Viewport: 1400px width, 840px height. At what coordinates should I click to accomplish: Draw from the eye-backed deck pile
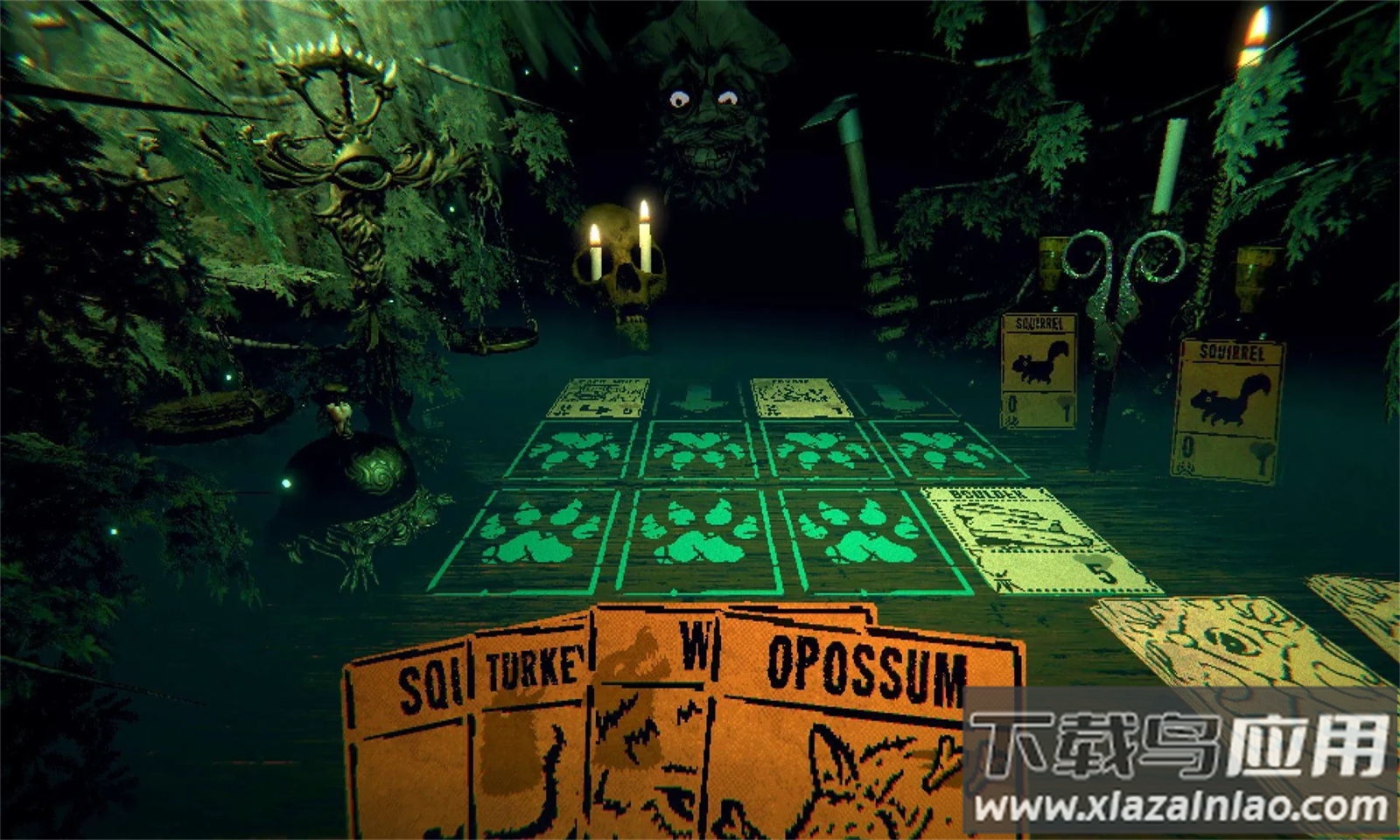1225,643
